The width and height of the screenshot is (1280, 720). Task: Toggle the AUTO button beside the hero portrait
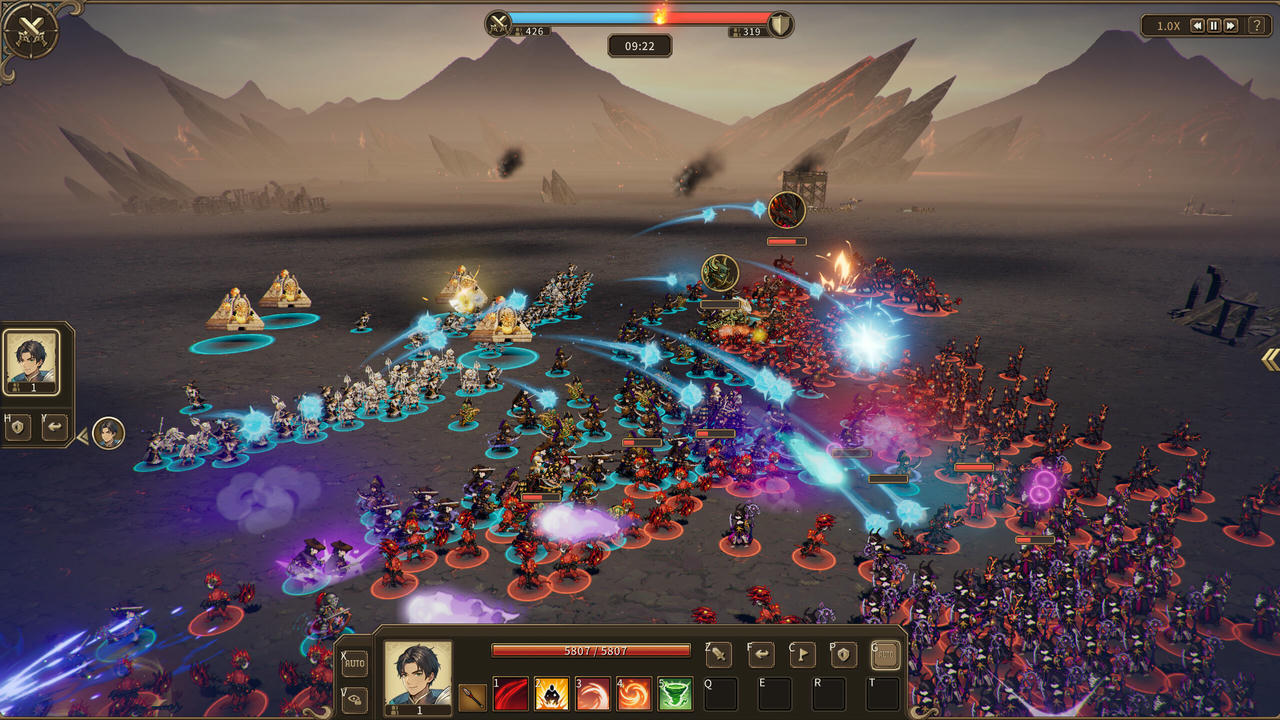pyautogui.click(x=355, y=663)
